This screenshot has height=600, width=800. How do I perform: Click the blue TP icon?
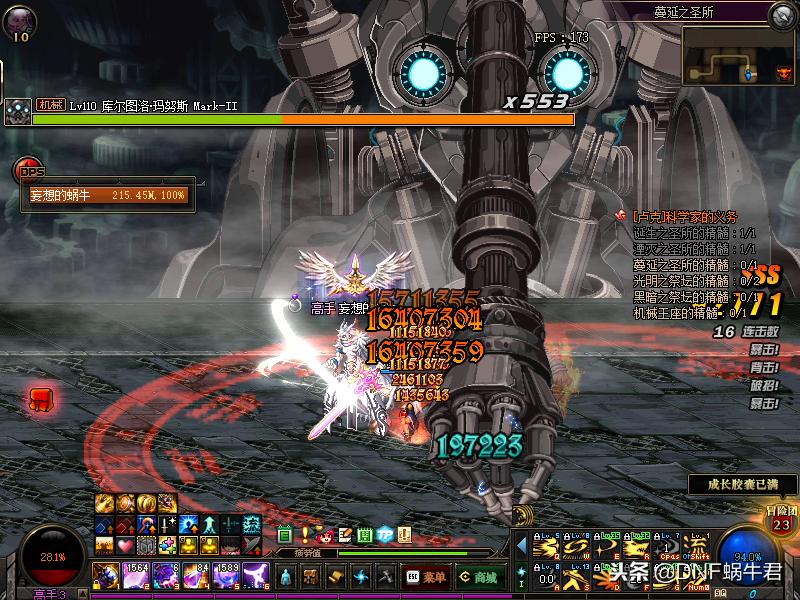[385, 535]
